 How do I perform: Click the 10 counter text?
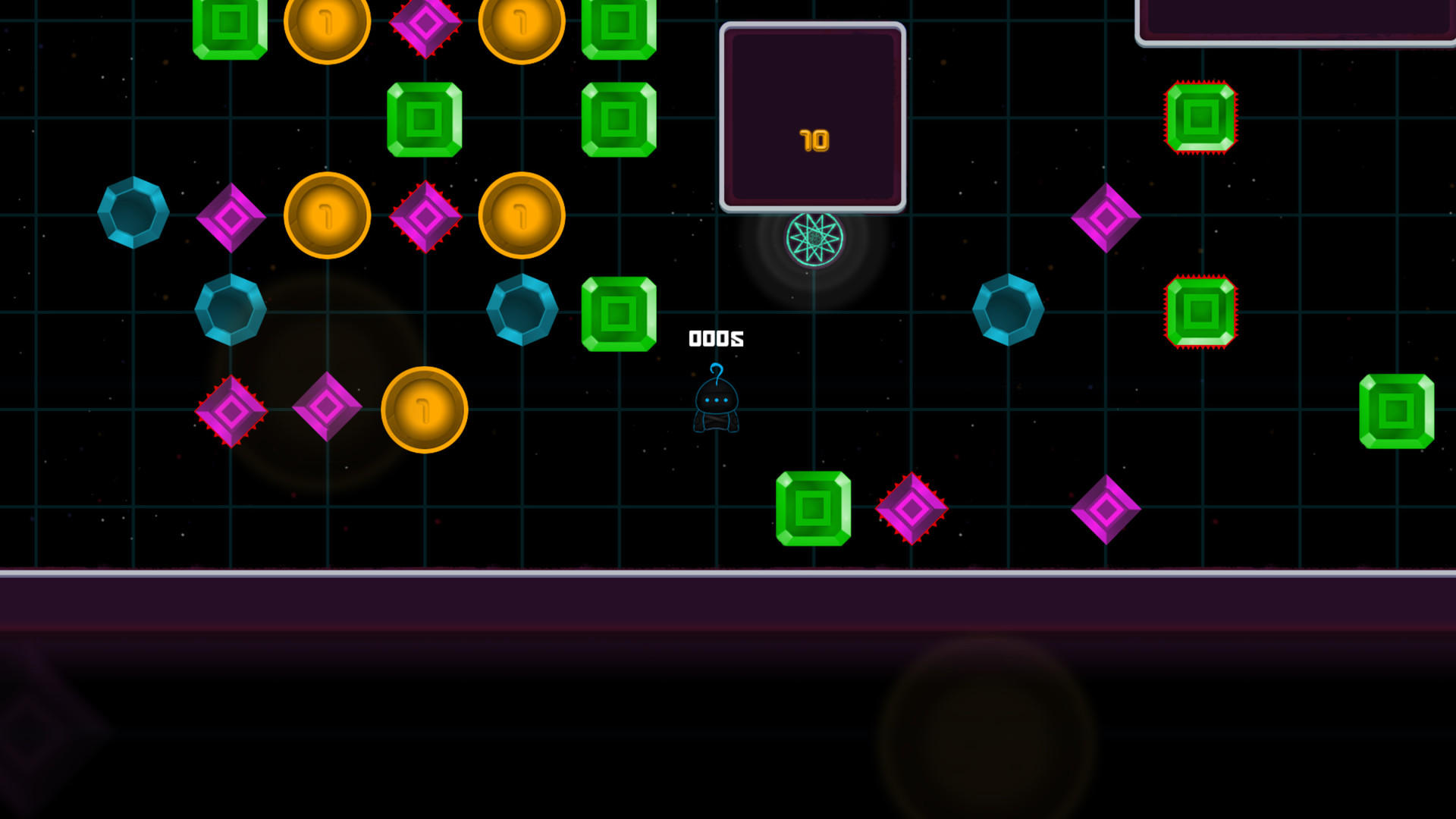click(814, 140)
